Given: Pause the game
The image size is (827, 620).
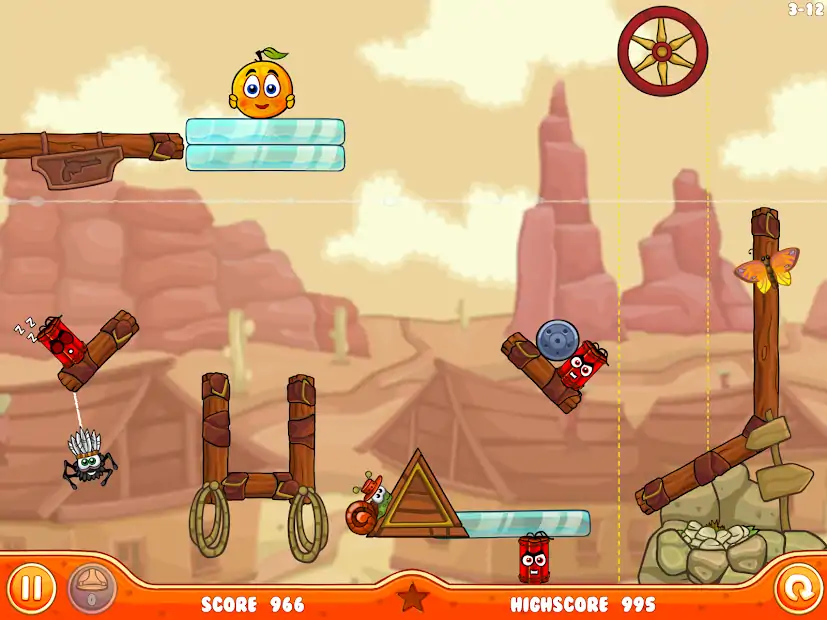Looking at the screenshot, I should 32,588.
